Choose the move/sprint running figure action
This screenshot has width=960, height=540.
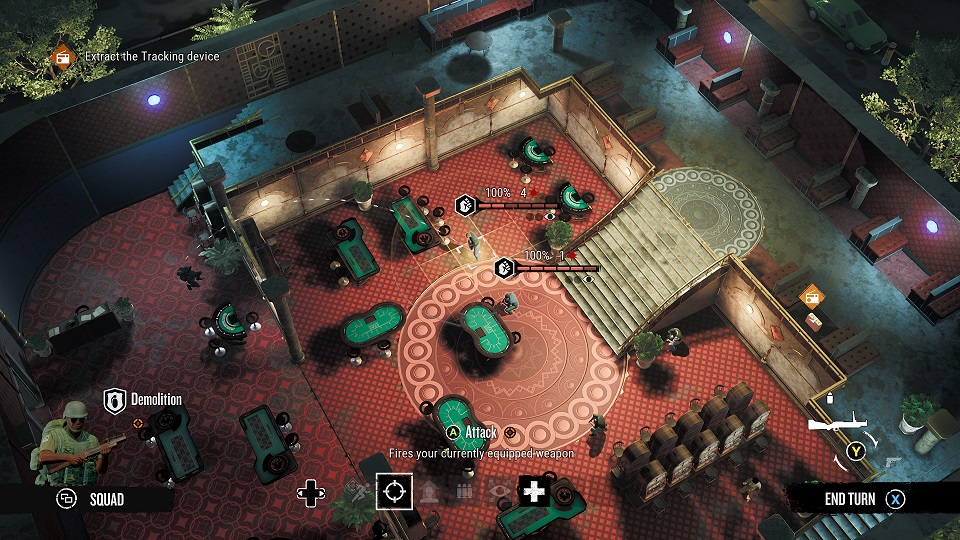coord(357,491)
